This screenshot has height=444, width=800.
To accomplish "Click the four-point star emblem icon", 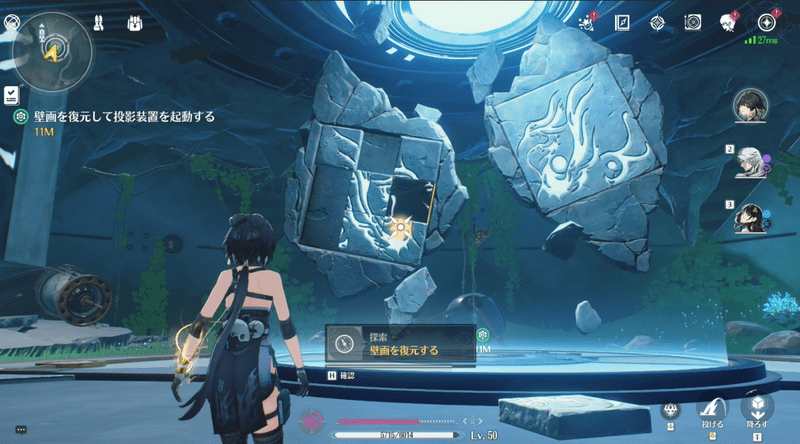I will (658, 22).
